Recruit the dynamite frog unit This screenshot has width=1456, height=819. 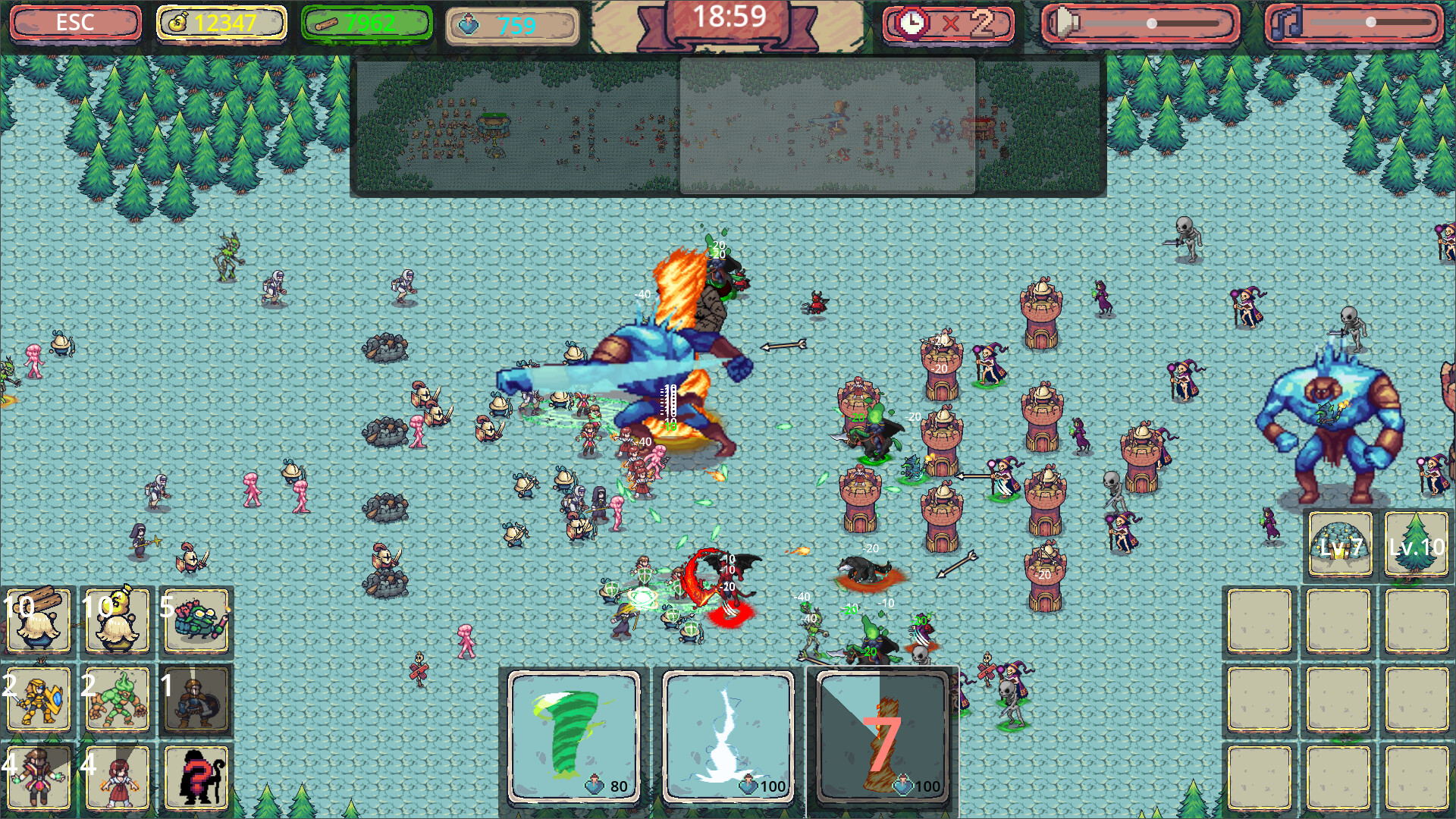point(196,620)
